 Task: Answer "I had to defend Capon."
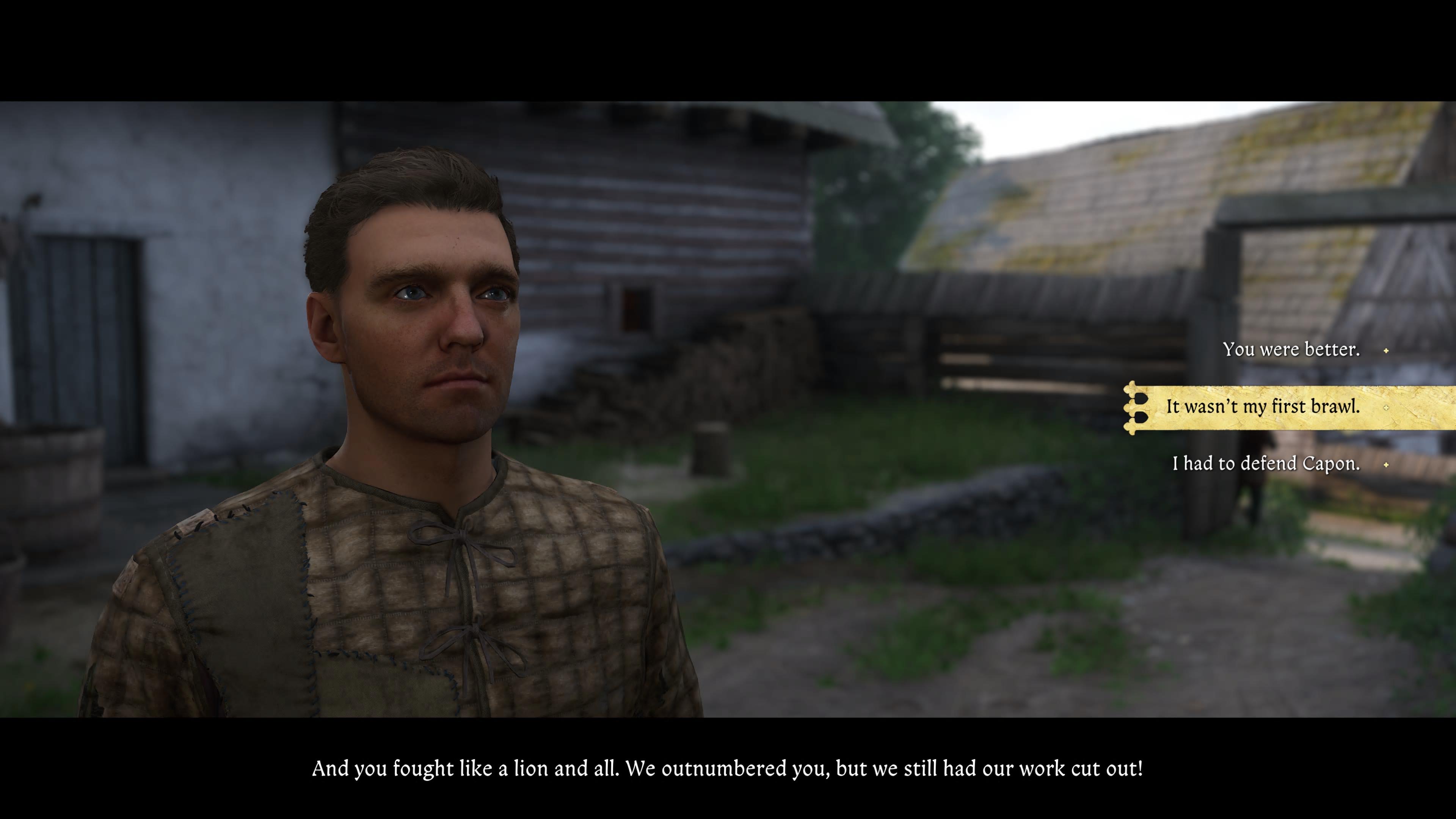point(1266,464)
